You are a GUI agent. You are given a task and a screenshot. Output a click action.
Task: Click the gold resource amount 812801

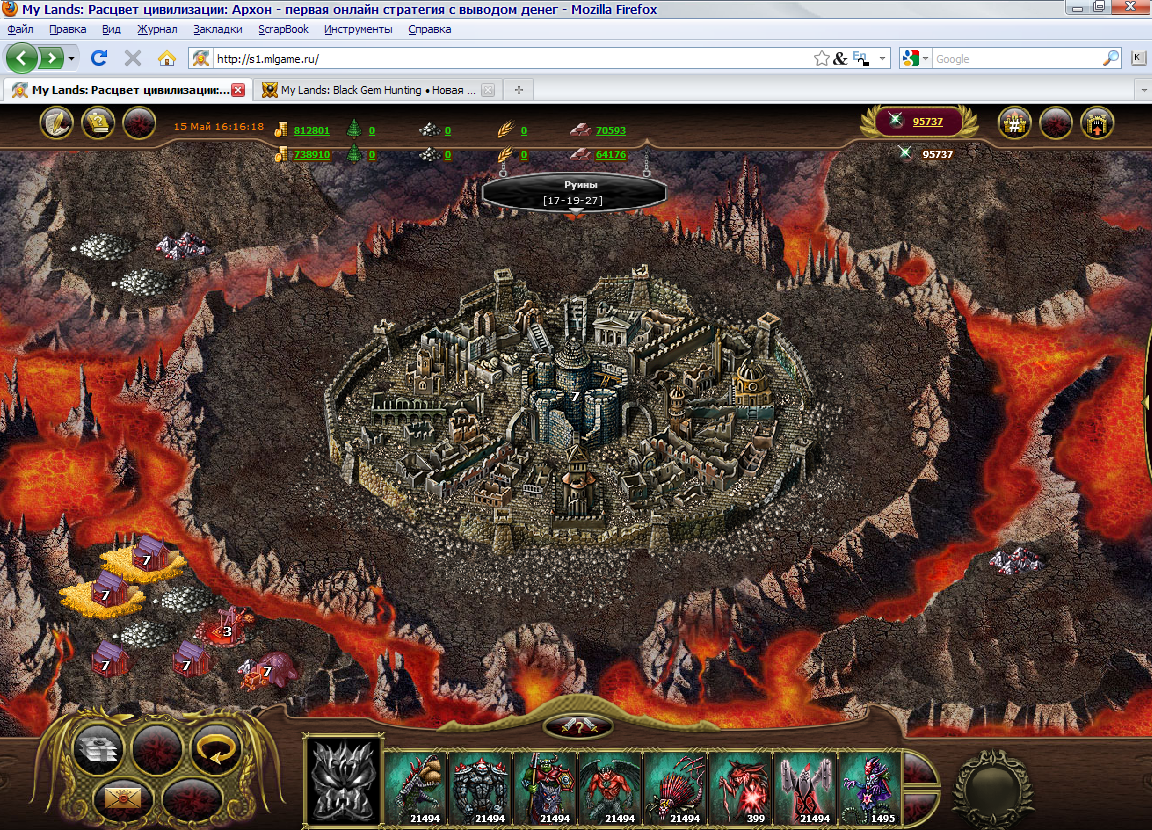[311, 130]
